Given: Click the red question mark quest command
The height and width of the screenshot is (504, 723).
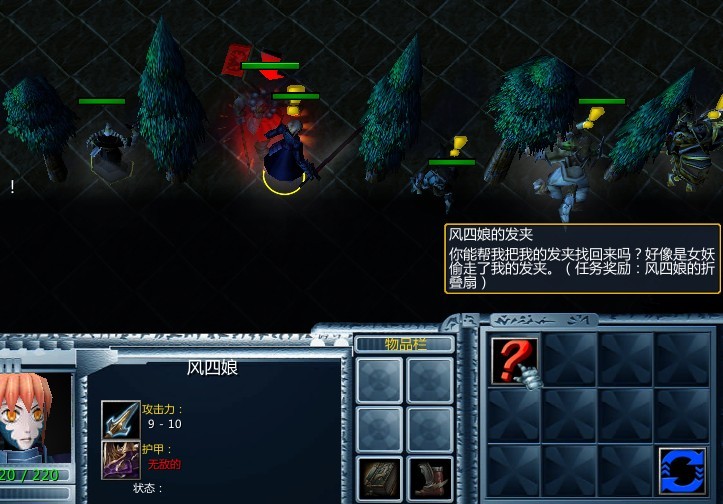Looking at the screenshot, I should tap(514, 359).
